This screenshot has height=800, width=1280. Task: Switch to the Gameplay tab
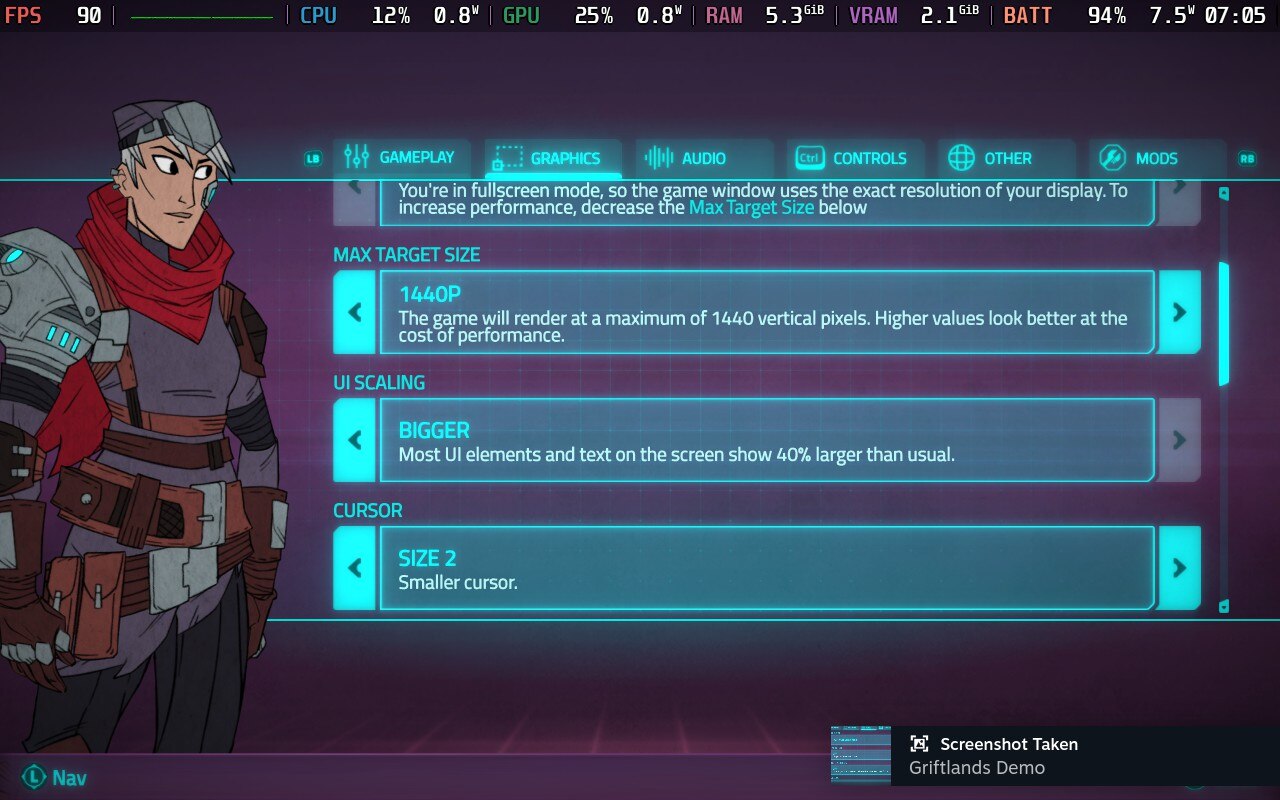399,158
